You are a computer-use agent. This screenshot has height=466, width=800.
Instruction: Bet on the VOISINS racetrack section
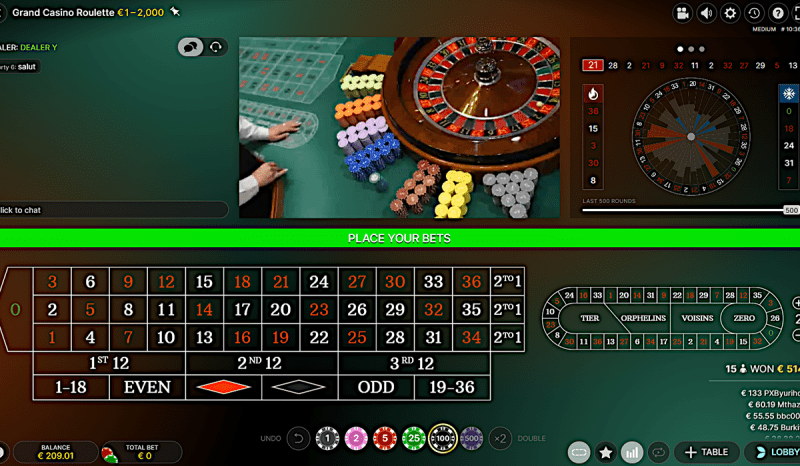pos(698,318)
